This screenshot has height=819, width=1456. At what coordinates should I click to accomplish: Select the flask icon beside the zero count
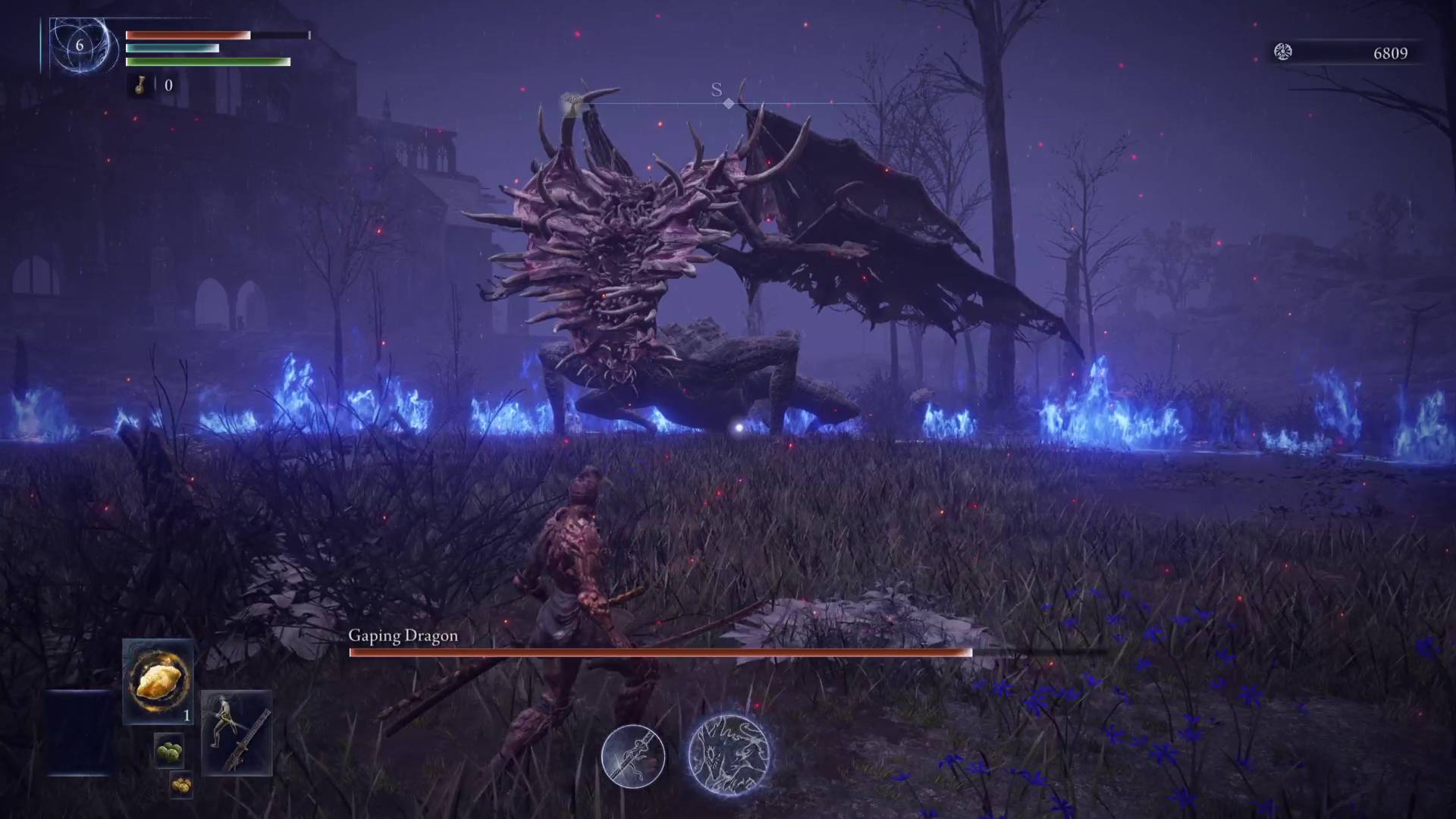141,85
